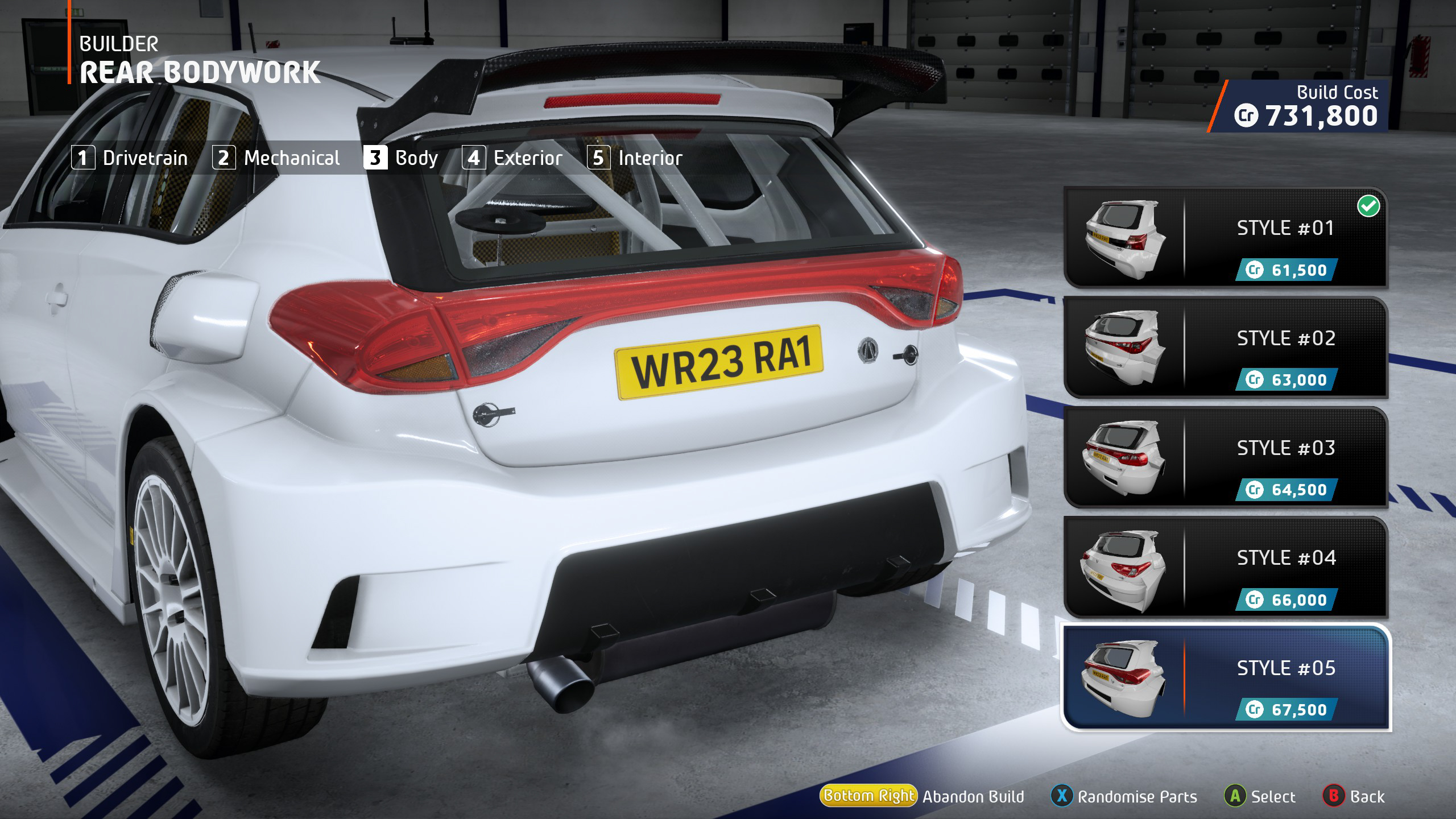Image resolution: width=1456 pixels, height=819 pixels.
Task: Go to the Exterior tab
Action: coord(513,158)
